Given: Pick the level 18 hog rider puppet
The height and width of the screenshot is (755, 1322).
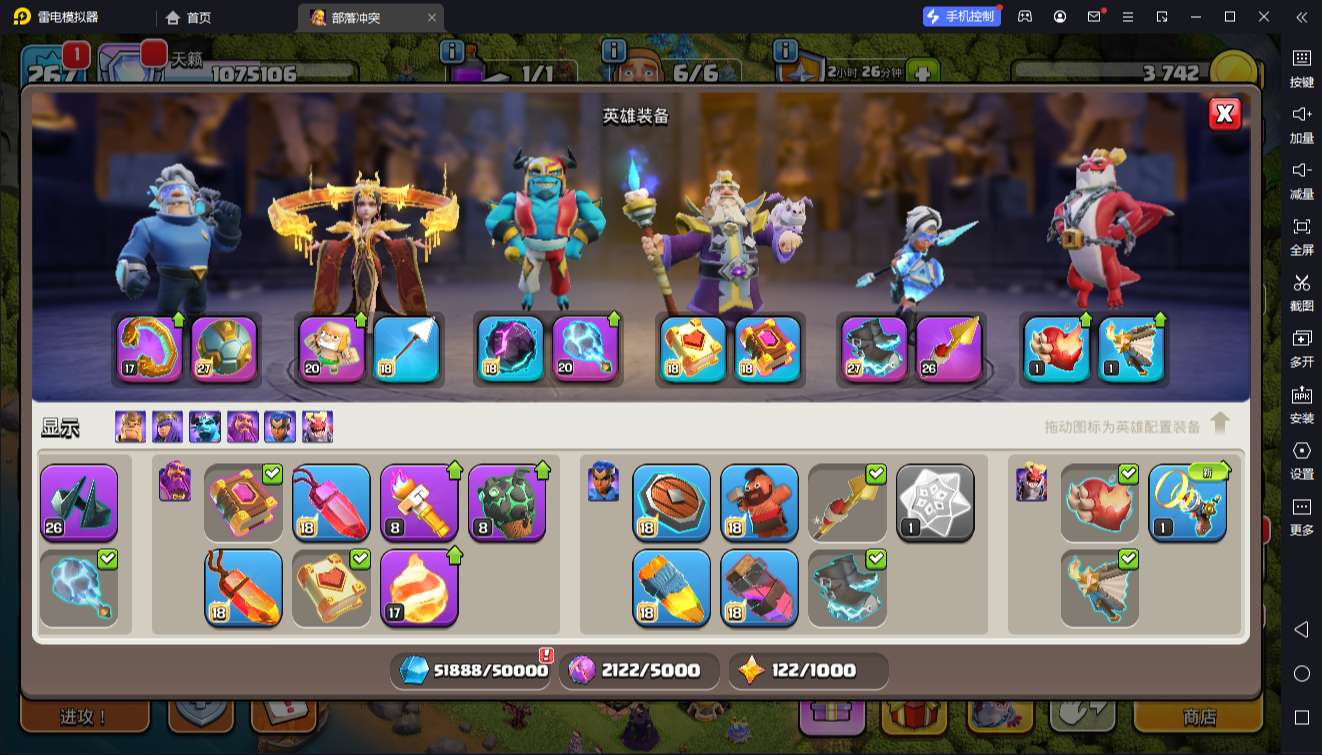Looking at the screenshot, I should 759,502.
